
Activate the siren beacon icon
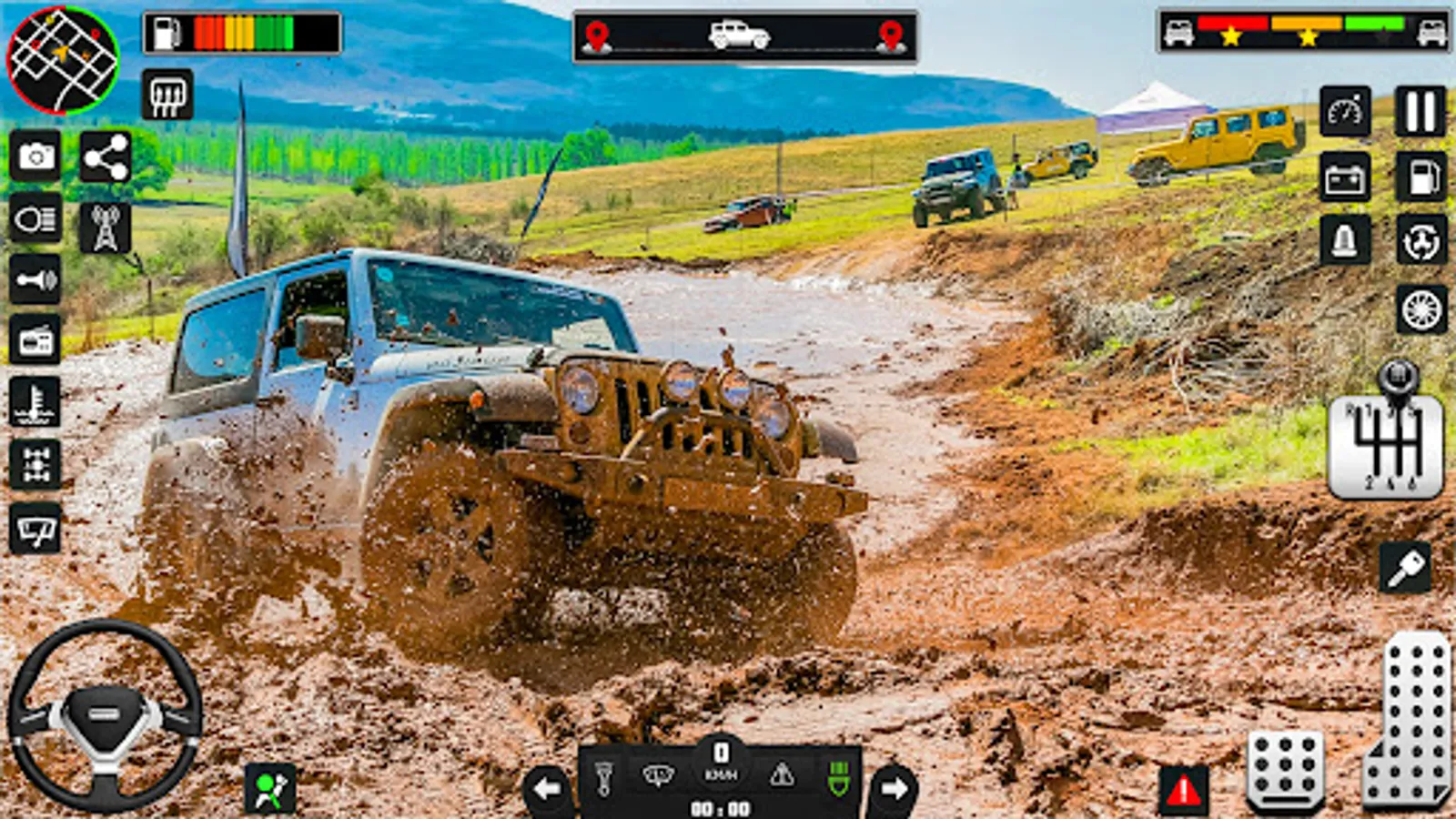coord(1345,241)
